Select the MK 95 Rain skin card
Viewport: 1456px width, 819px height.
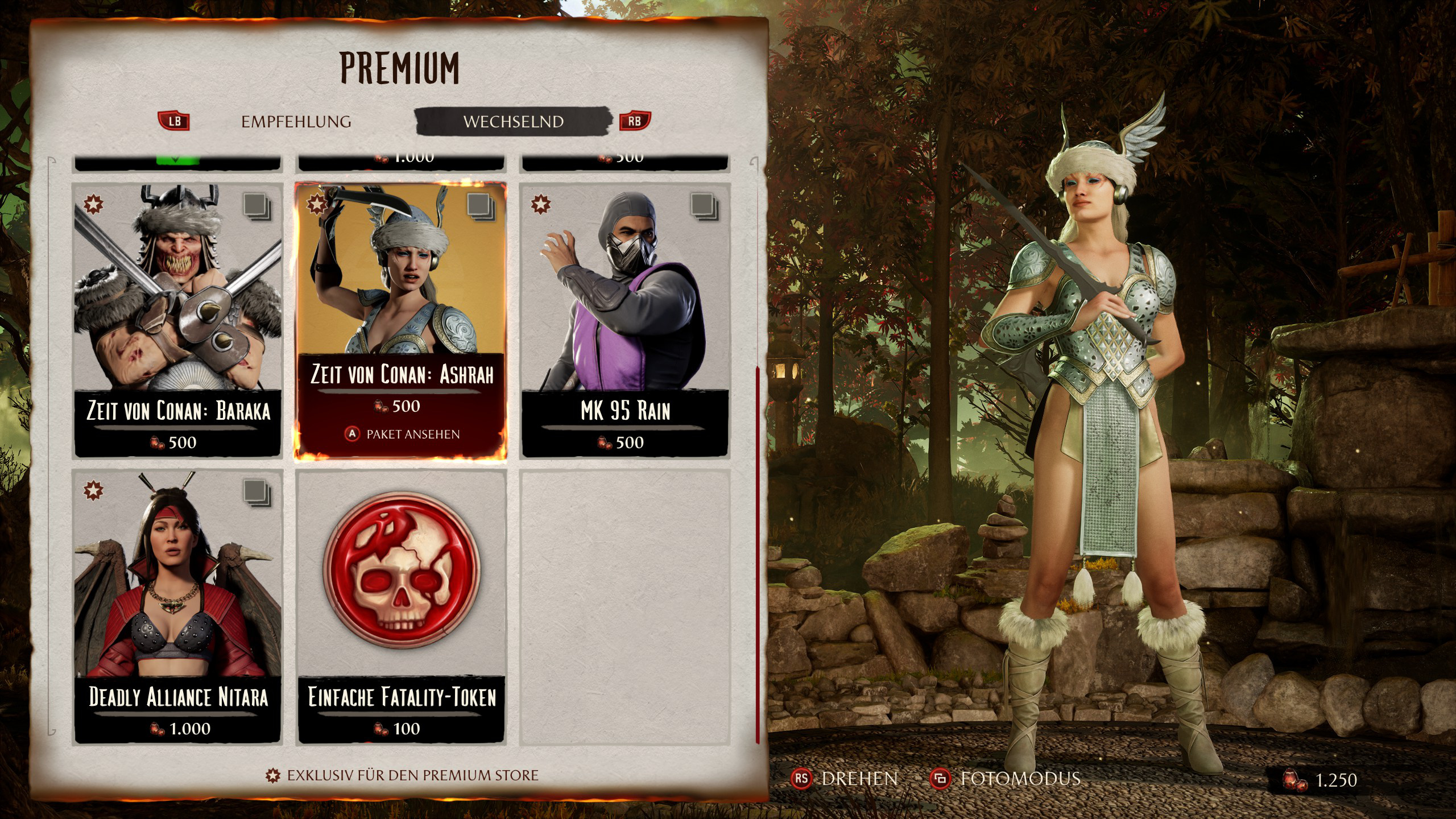[x=625, y=320]
